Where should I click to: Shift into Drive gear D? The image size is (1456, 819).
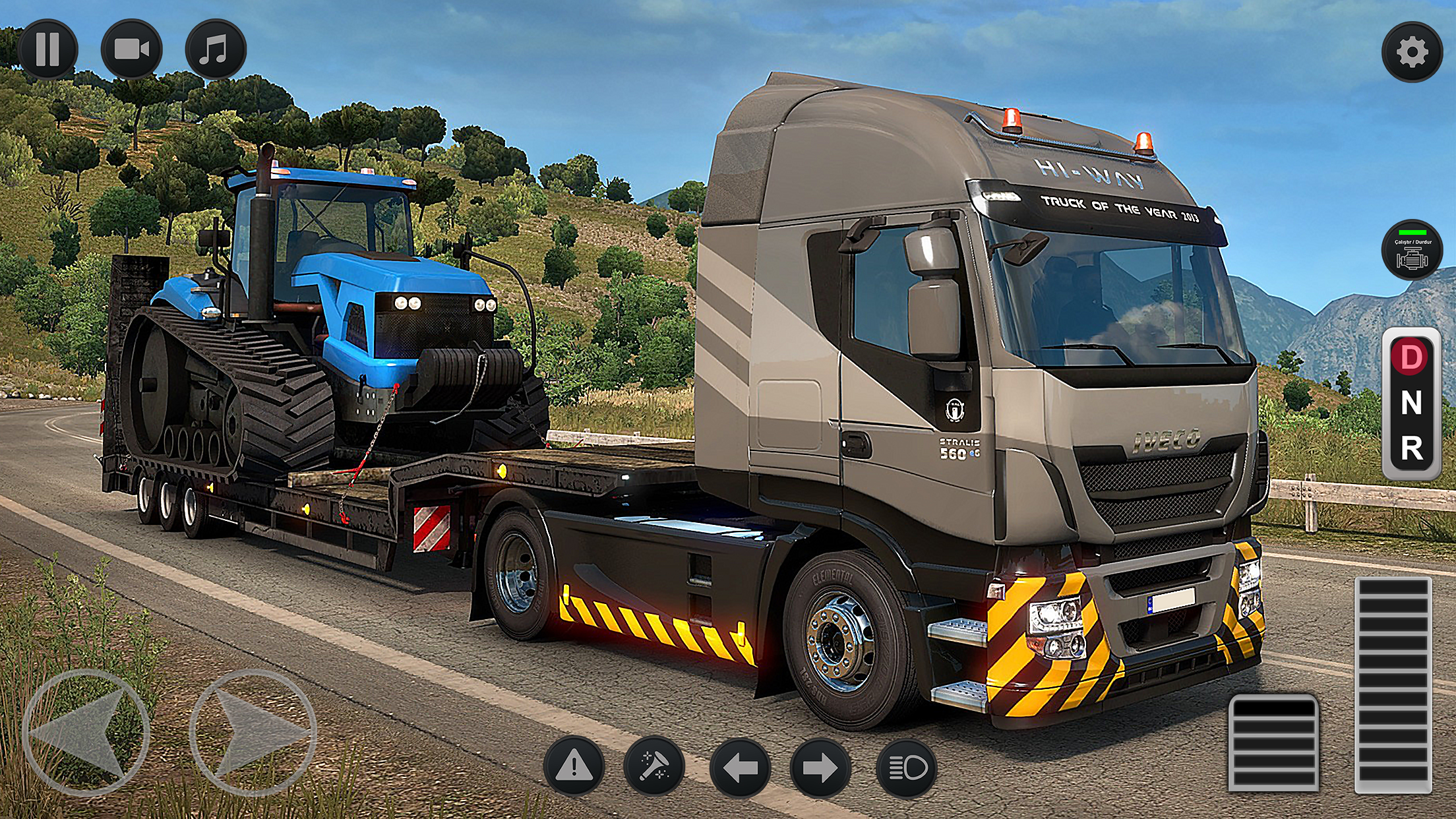[1410, 358]
